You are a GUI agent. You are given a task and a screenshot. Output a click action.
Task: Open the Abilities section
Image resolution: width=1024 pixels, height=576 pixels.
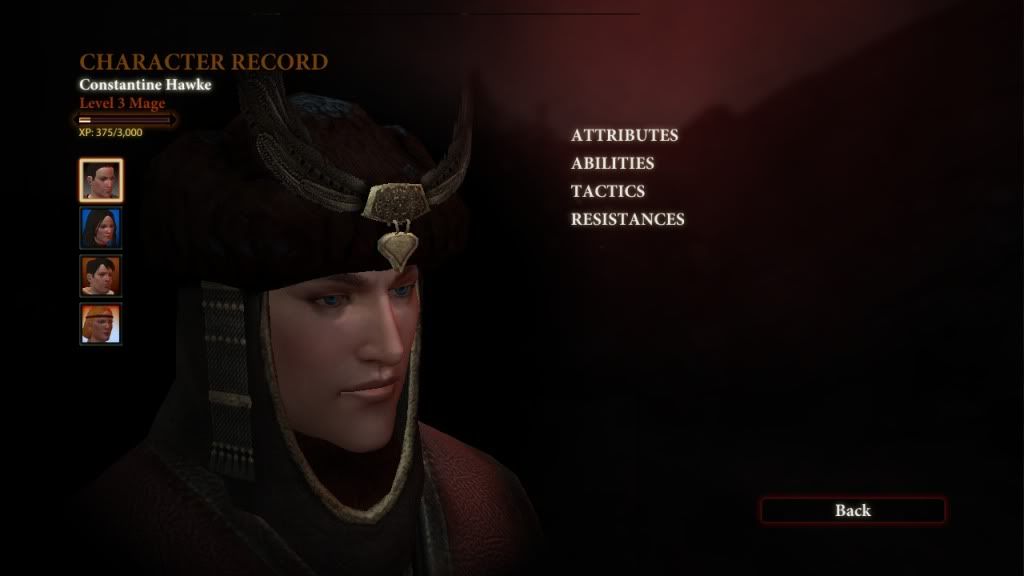pos(612,163)
